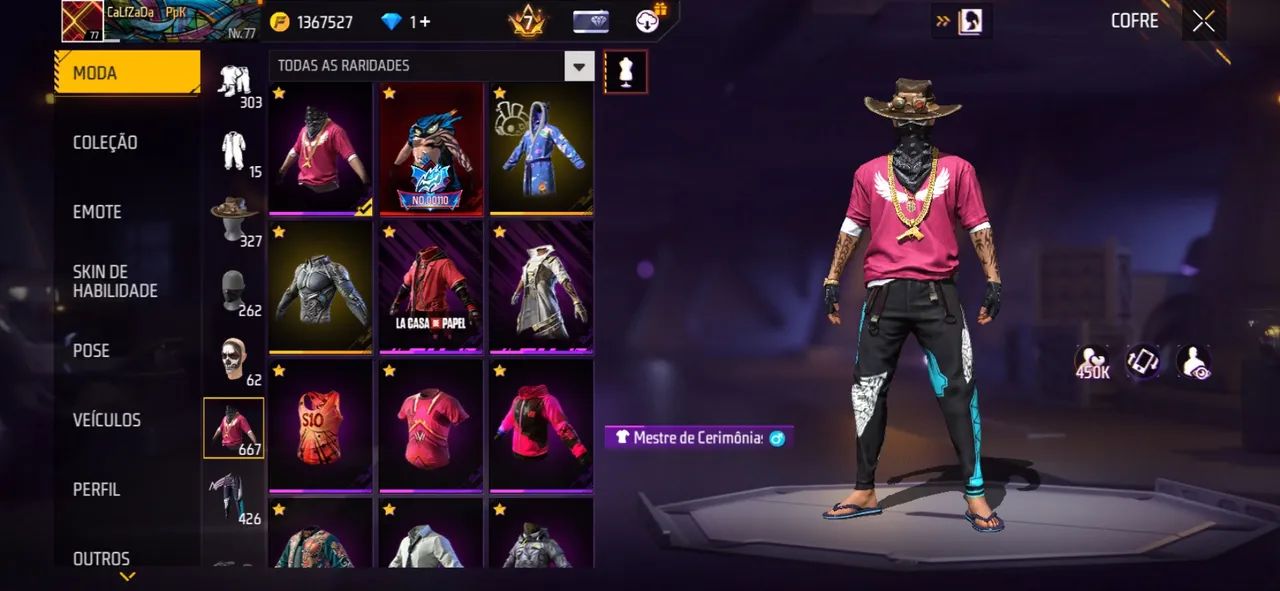The height and width of the screenshot is (591, 1280).
Task: Toggle the mannequin preview button
Action: [x=626, y=72]
